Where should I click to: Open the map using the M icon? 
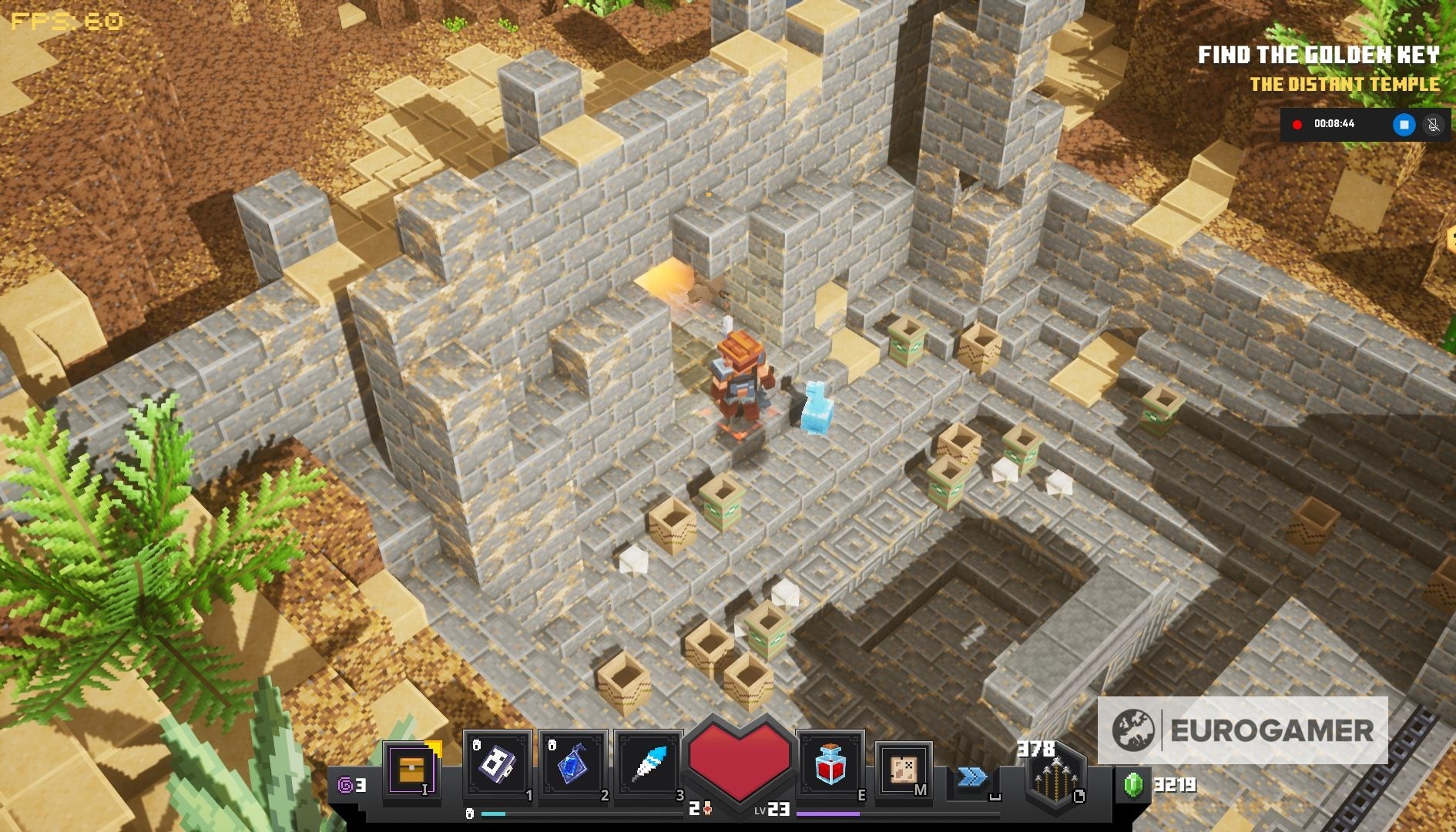[902, 769]
